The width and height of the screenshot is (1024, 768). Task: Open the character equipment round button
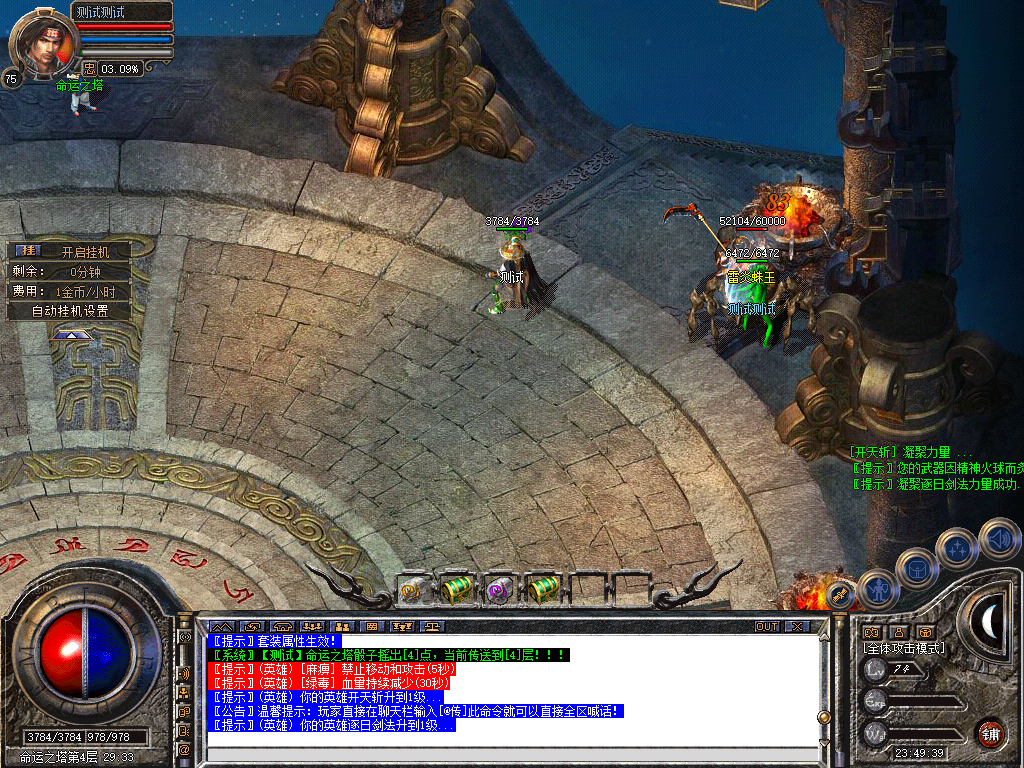pos(878,588)
